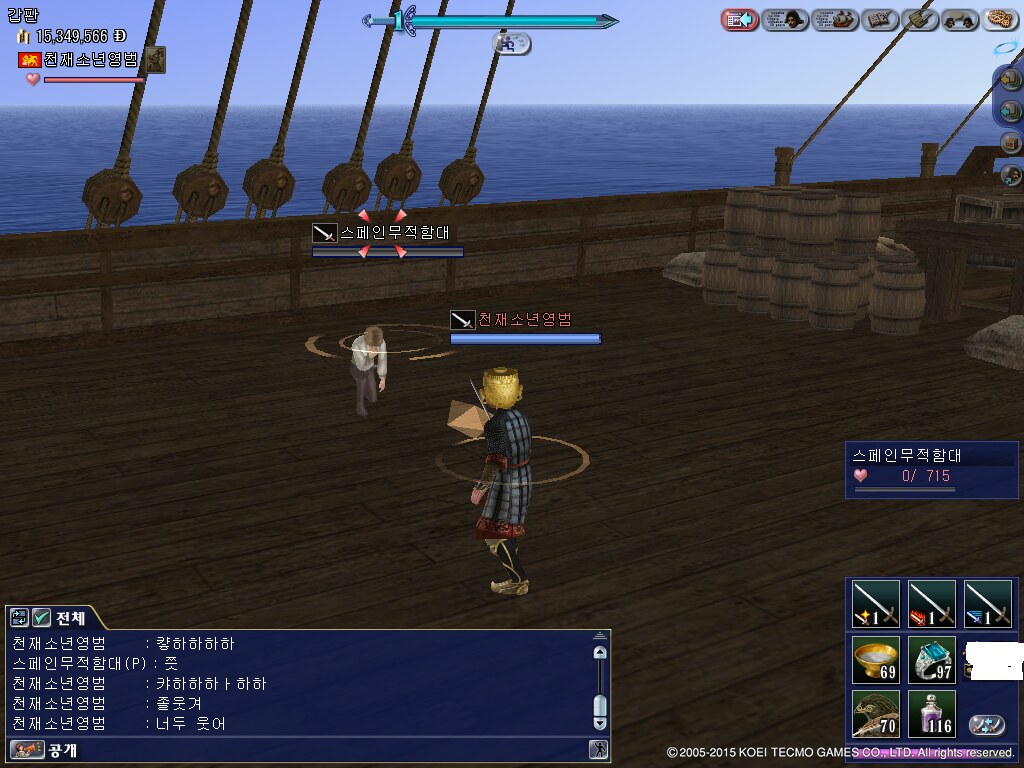Click the crate icon on right side panel

[1010, 142]
